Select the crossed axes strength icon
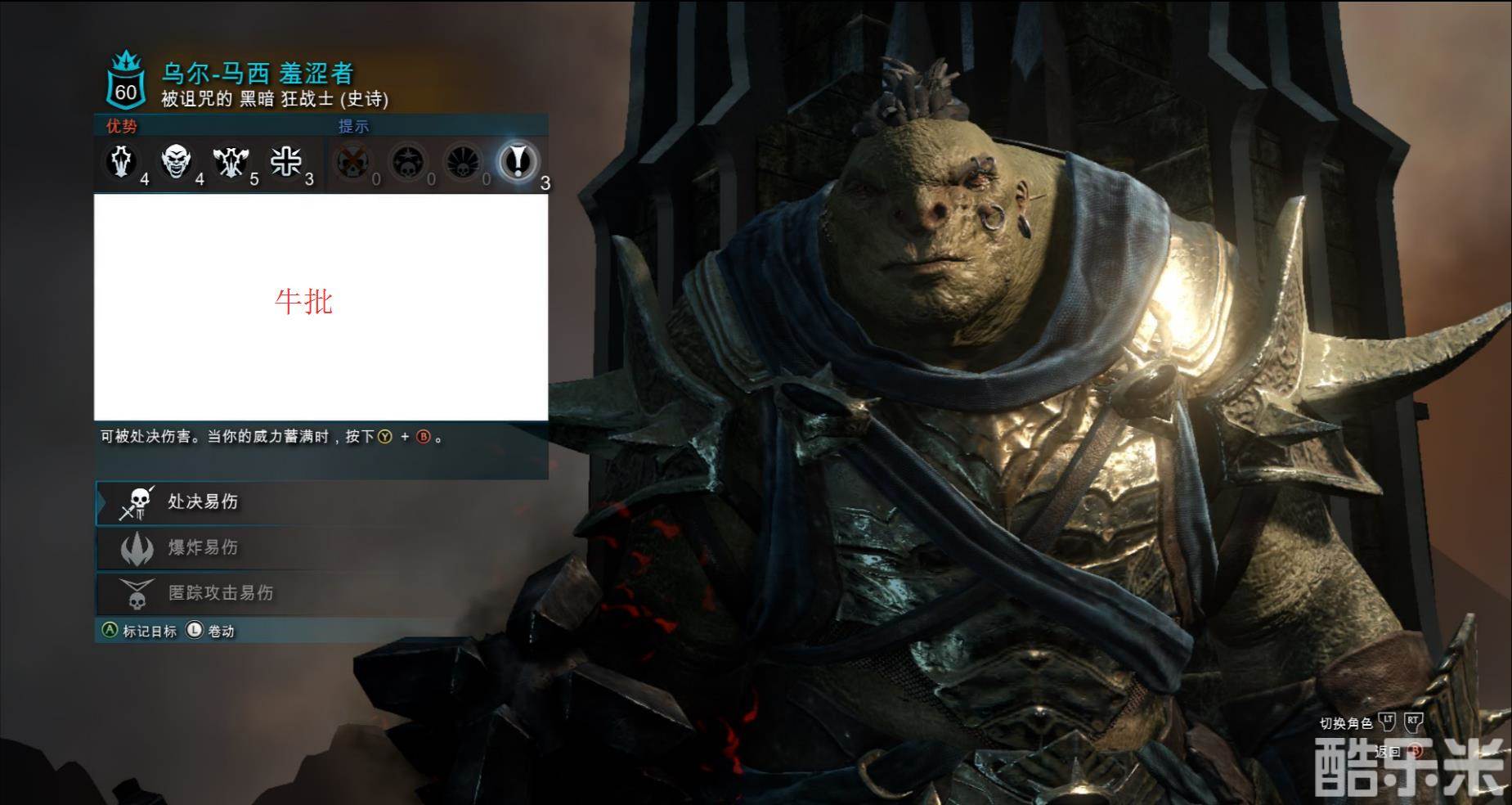 click(231, 162)
